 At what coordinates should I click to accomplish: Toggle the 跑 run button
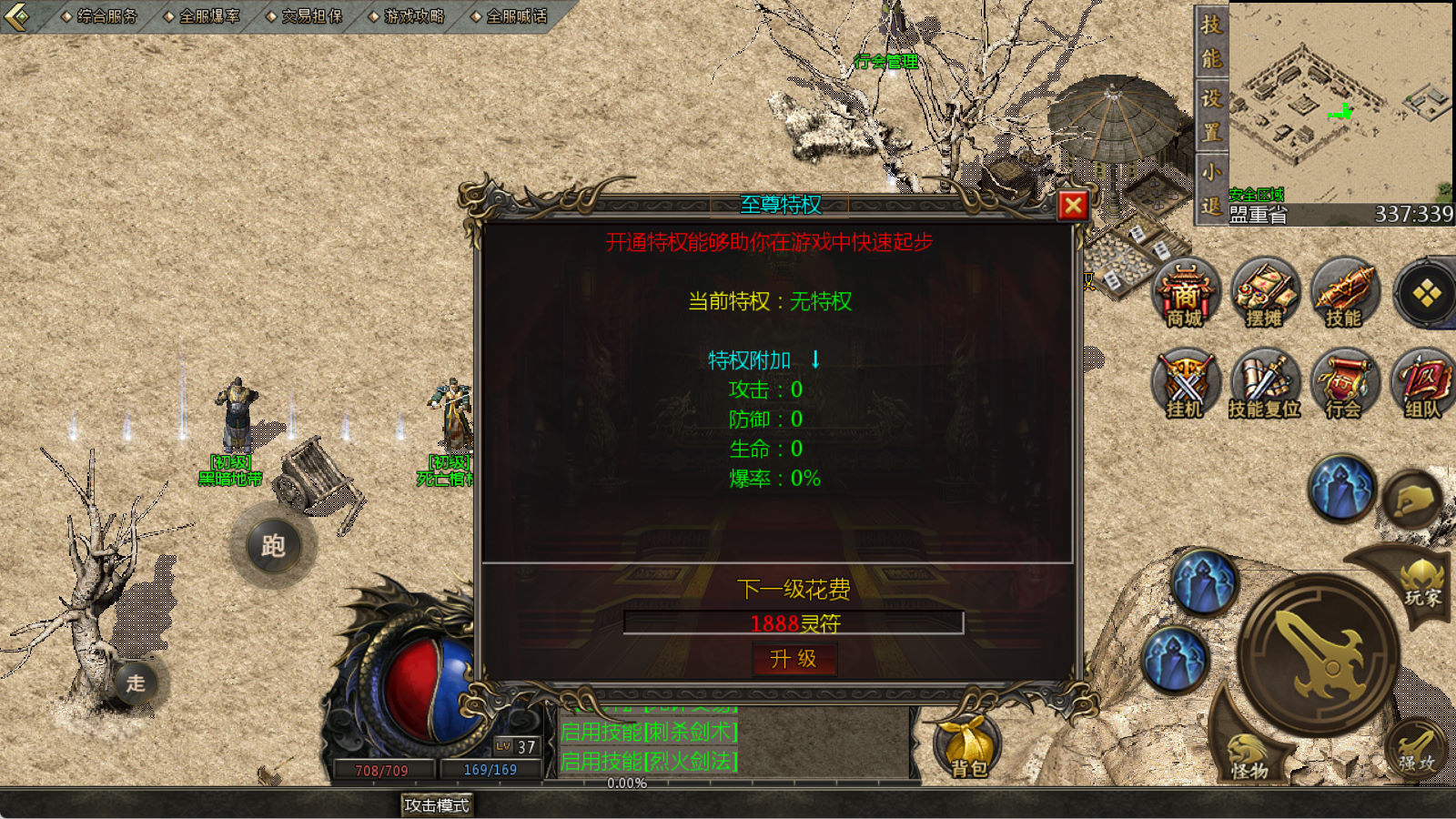click(x=273, y=545)
